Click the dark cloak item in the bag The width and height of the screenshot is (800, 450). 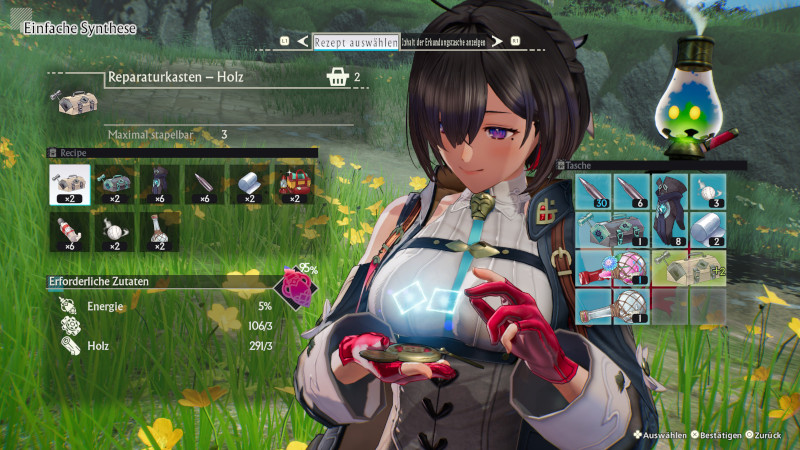tap(670, 210)
